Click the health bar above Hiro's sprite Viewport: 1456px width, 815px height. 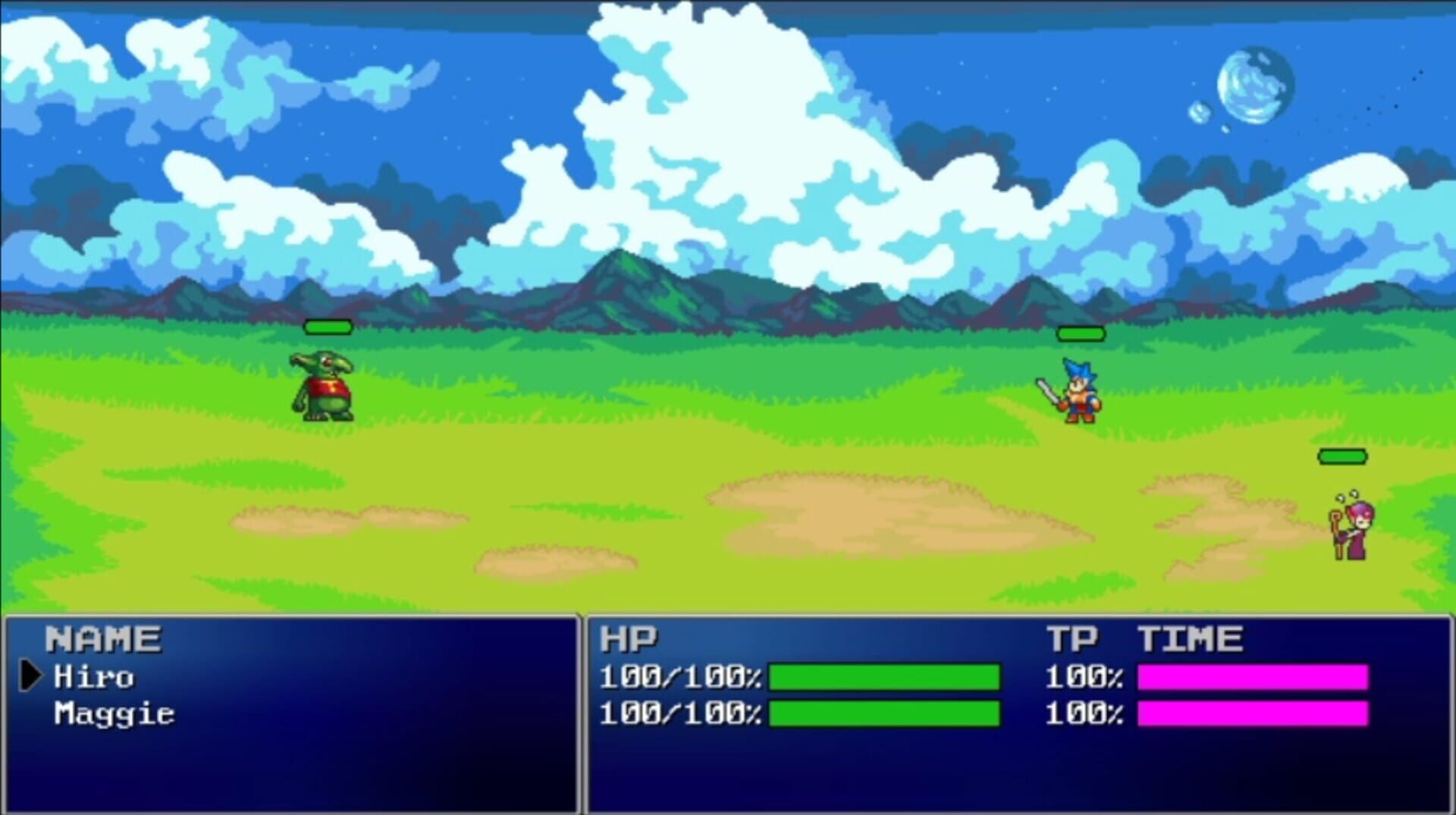pos(1081,334)
